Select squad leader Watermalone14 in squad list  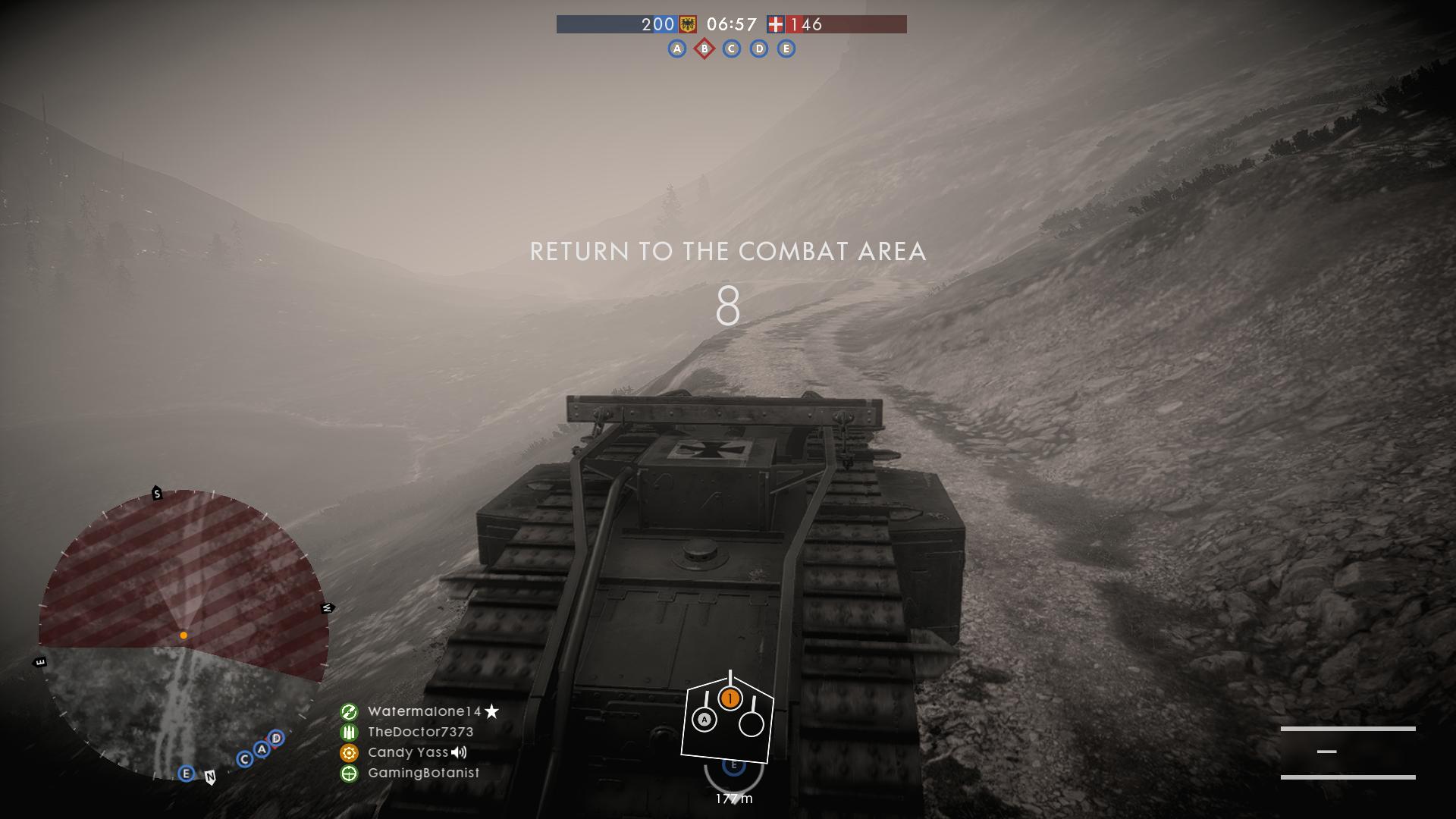[x=425, y=711]
